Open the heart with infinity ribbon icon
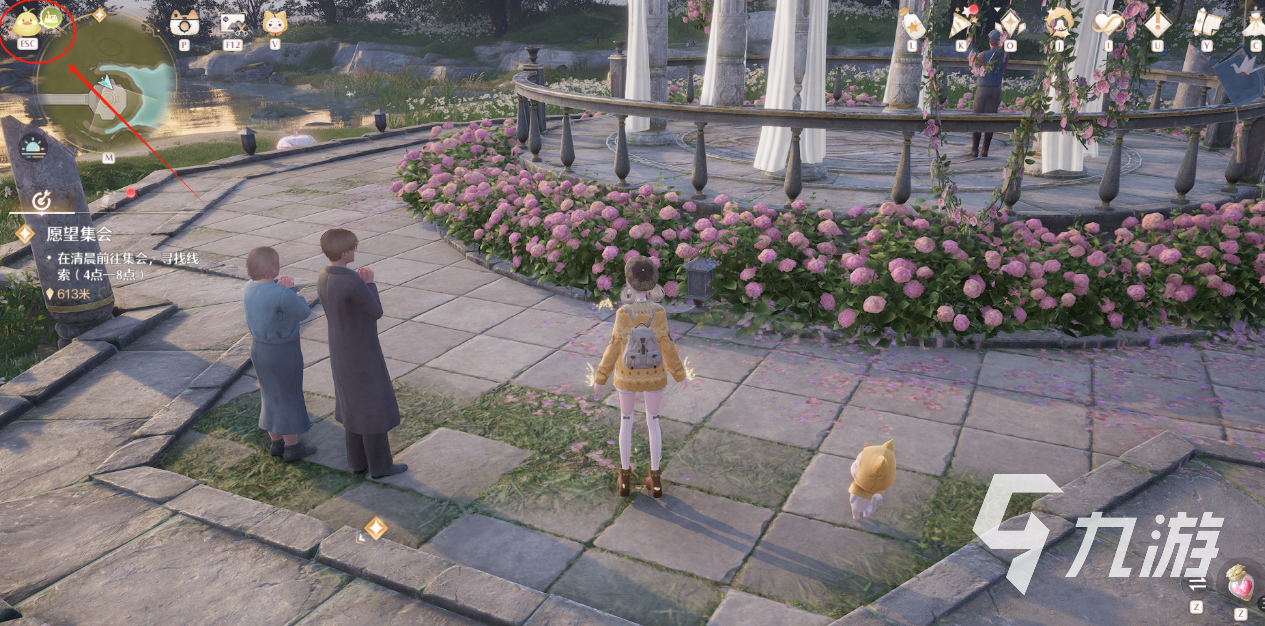Image resolution: width=1265 pixels, height=626 pixels. pyautogui.click(x=1108, y=22)
